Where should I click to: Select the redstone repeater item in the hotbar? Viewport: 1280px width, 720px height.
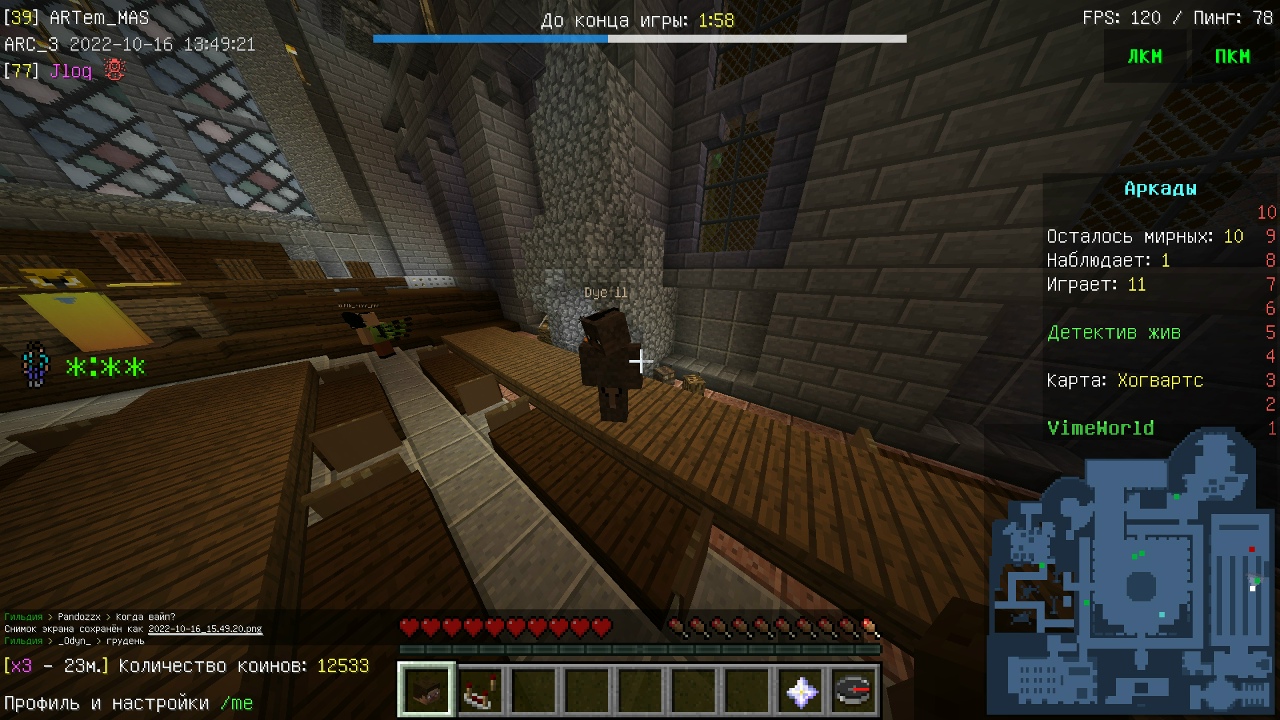(478, 689)
